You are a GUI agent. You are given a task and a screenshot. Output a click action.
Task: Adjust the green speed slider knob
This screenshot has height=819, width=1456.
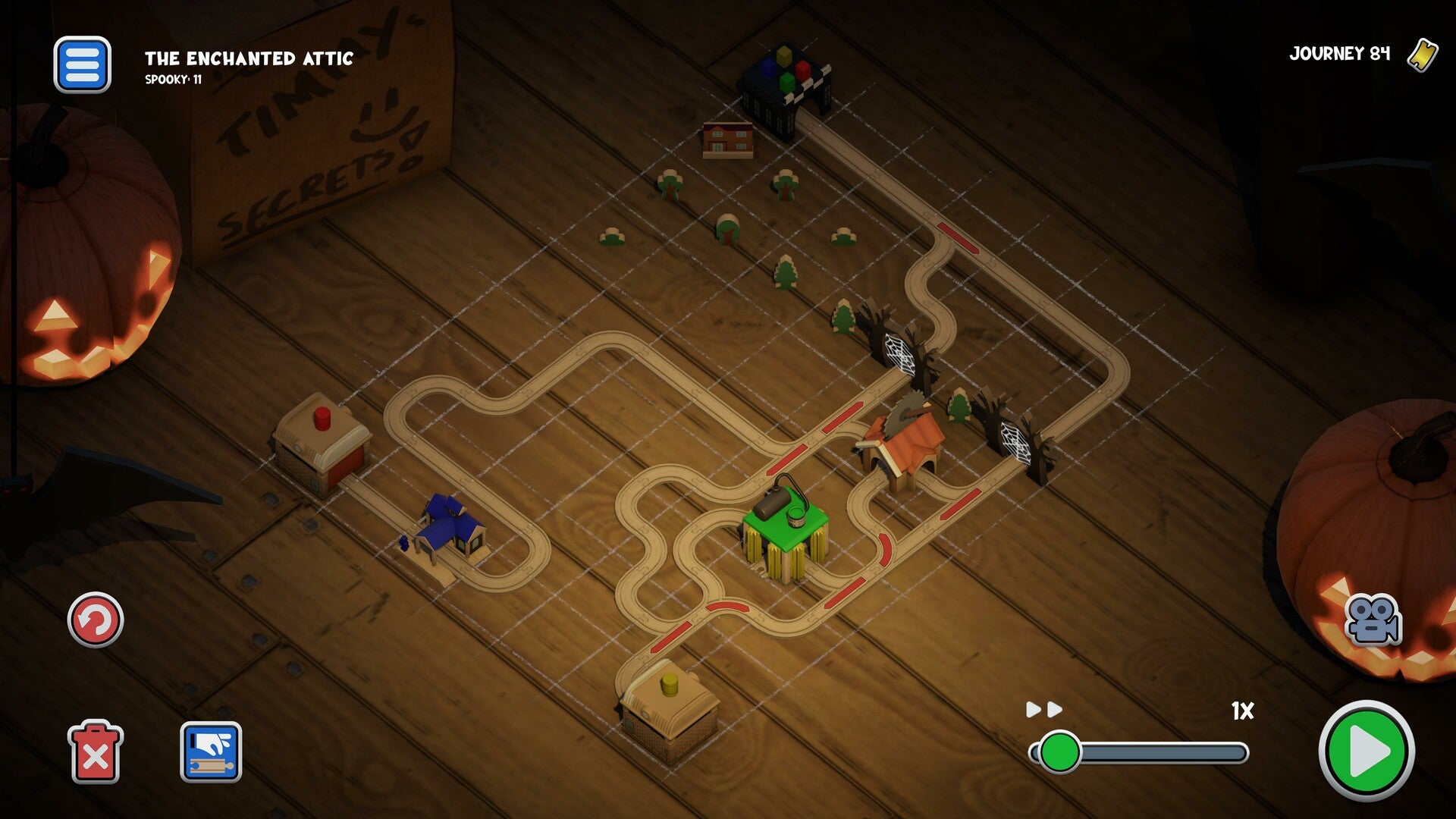[1059, 752]
